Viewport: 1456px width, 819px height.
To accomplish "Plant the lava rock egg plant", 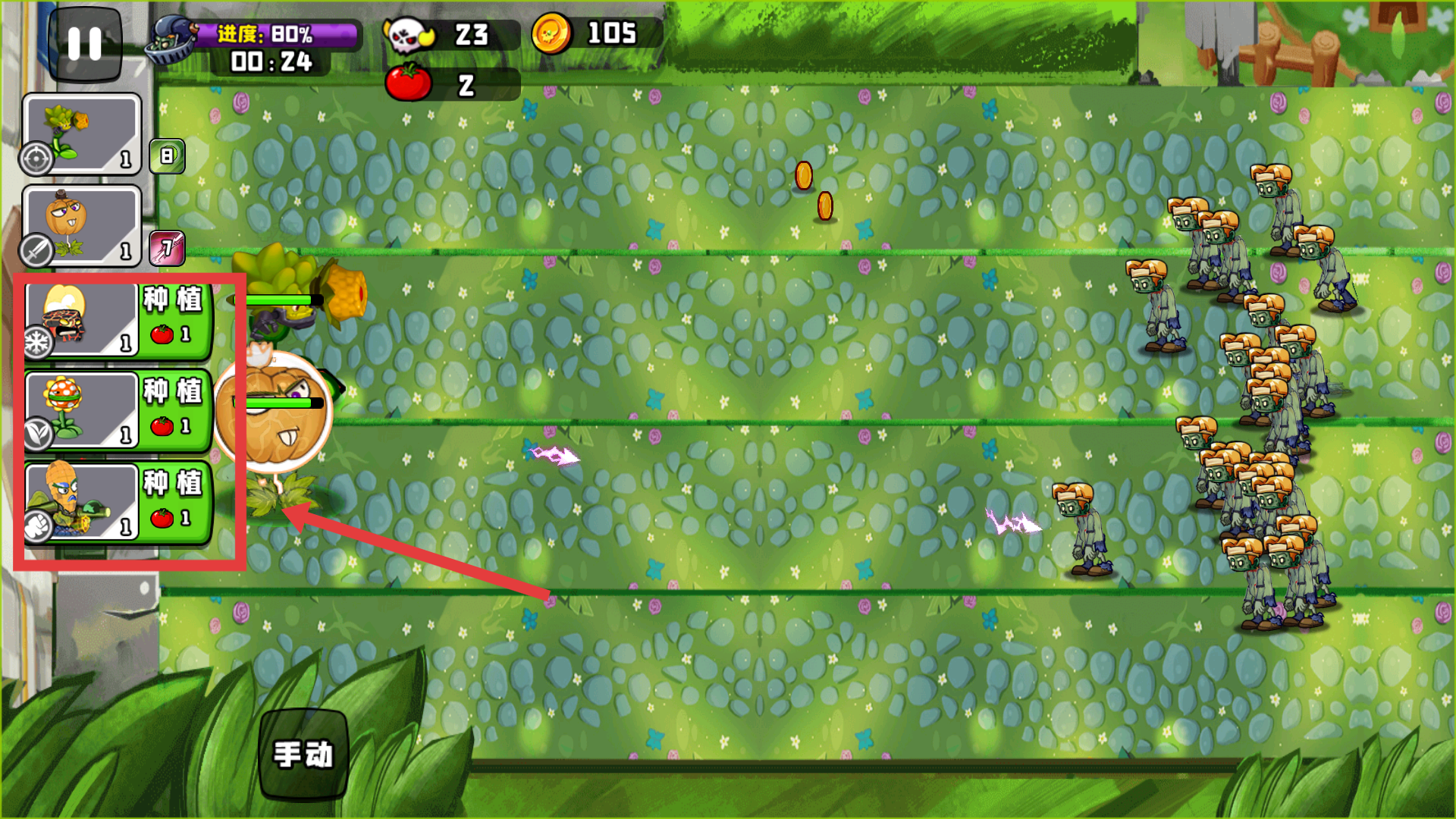I will click(175, 318).
